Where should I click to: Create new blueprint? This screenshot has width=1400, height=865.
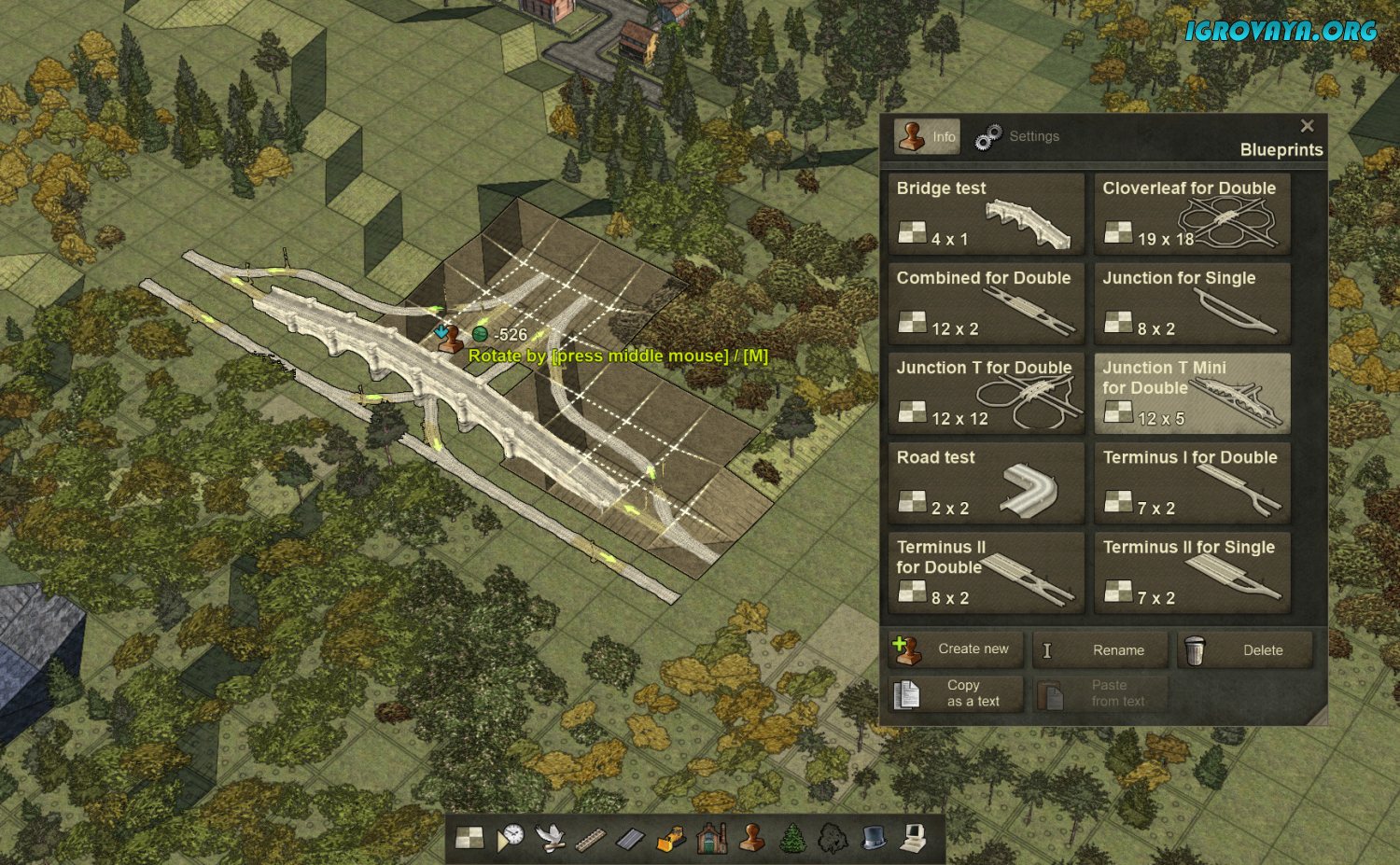click(x=956, y=649)
